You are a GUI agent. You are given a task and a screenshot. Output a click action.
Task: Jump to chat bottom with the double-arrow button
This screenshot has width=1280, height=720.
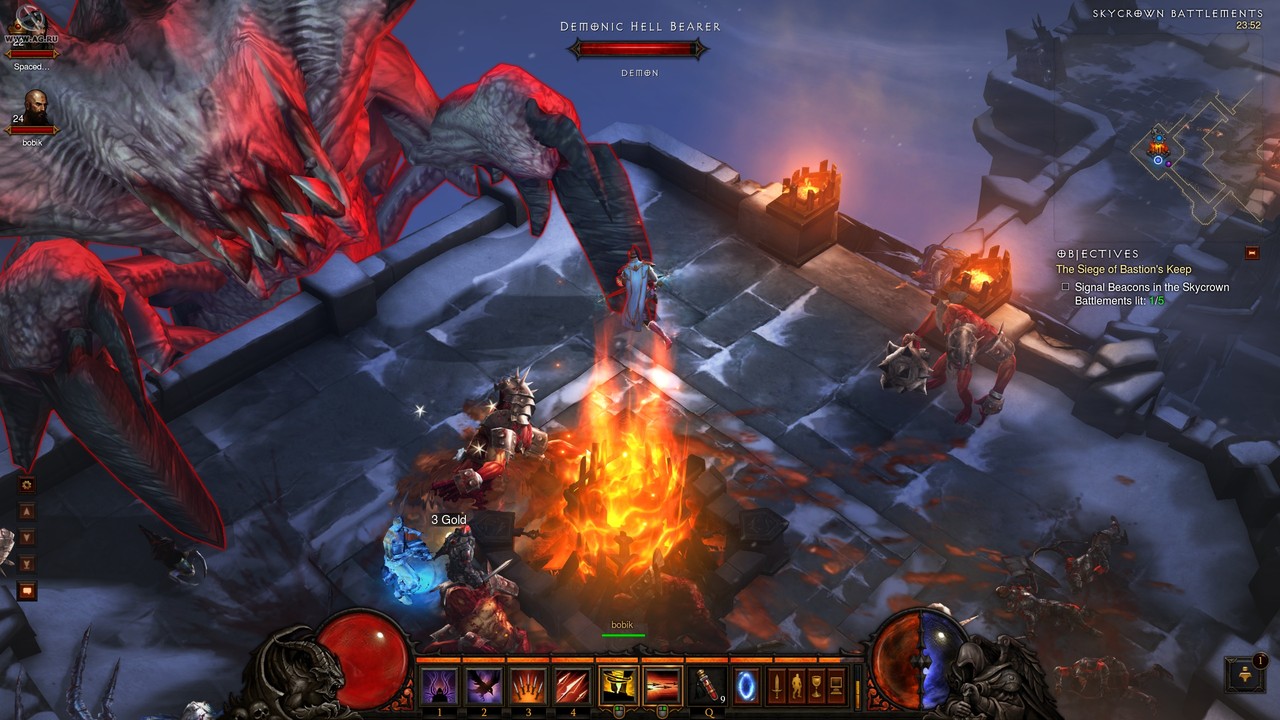click(x=27, y=564)
